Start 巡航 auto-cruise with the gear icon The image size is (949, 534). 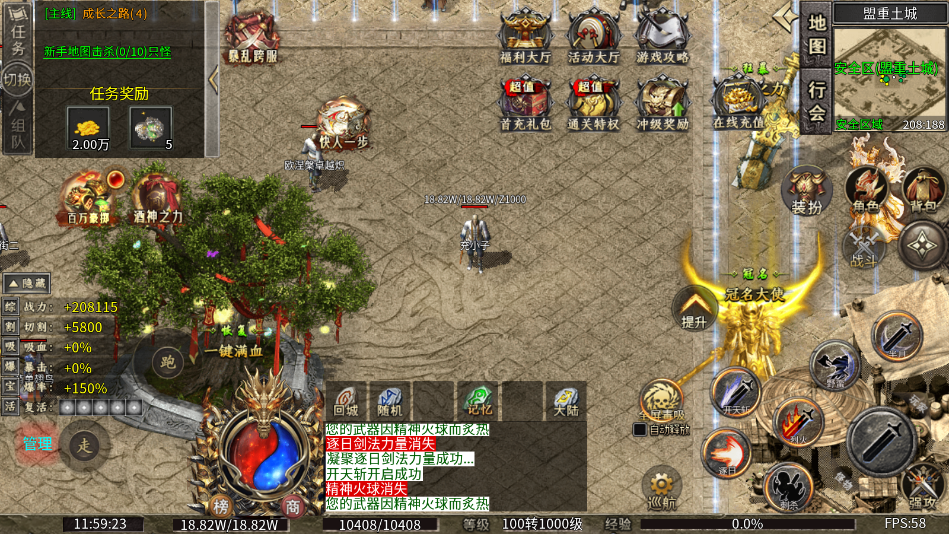click(661, 487)
